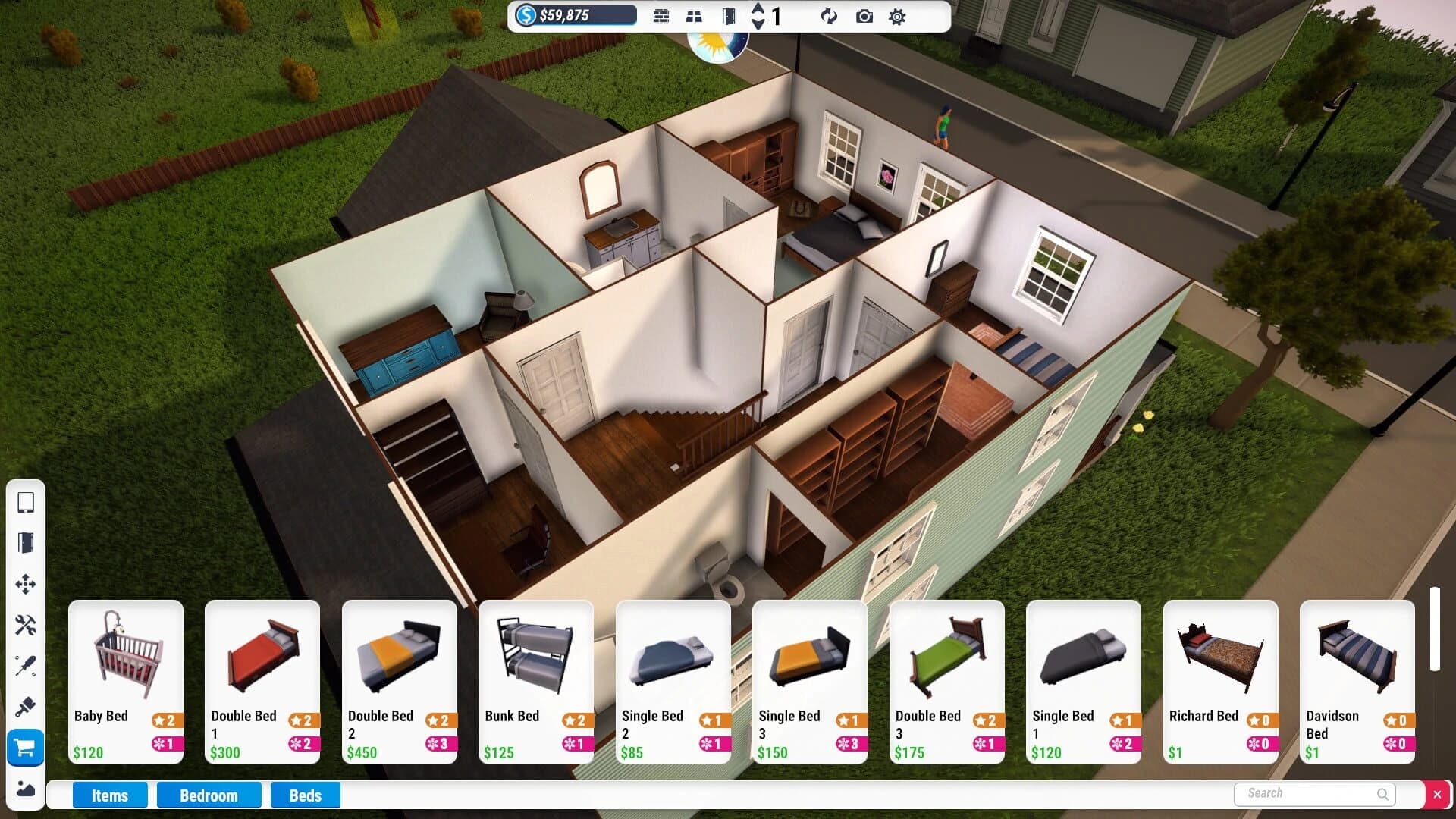Close the furniture catalog with the red X
The image size is (1456, 819).
tap(1439, 795)
